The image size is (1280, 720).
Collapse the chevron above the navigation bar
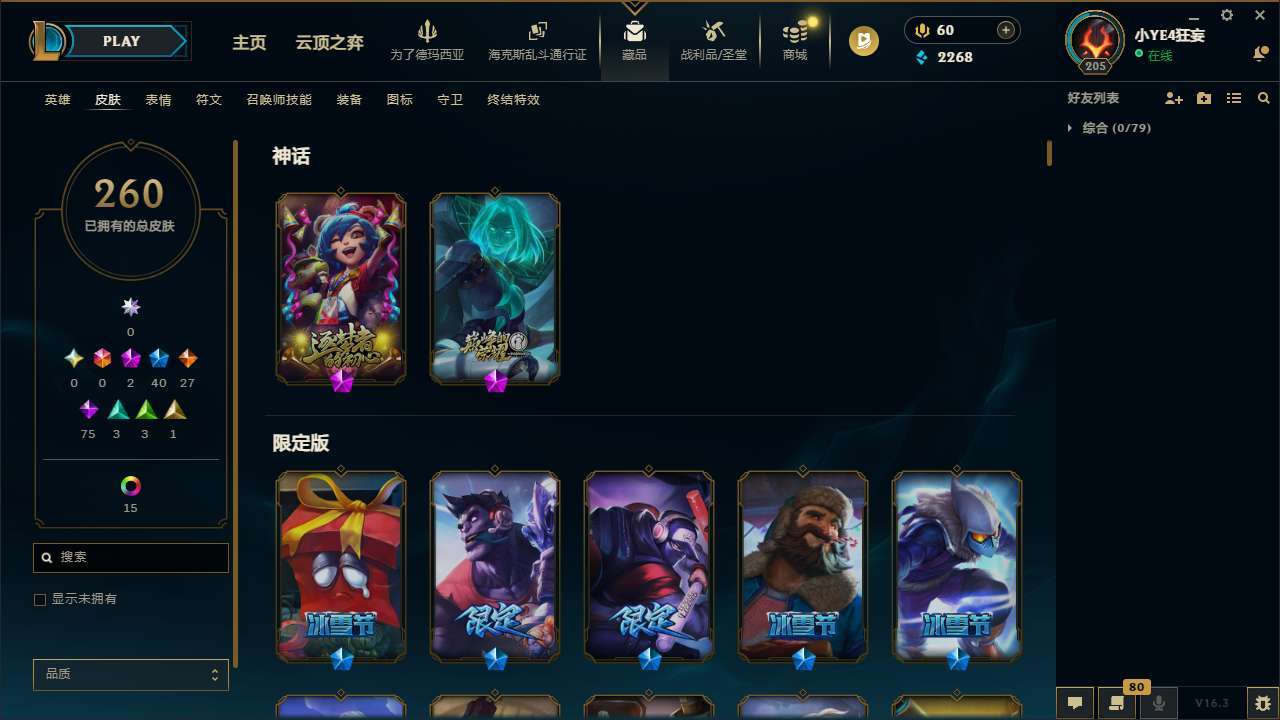coord(634,8)
